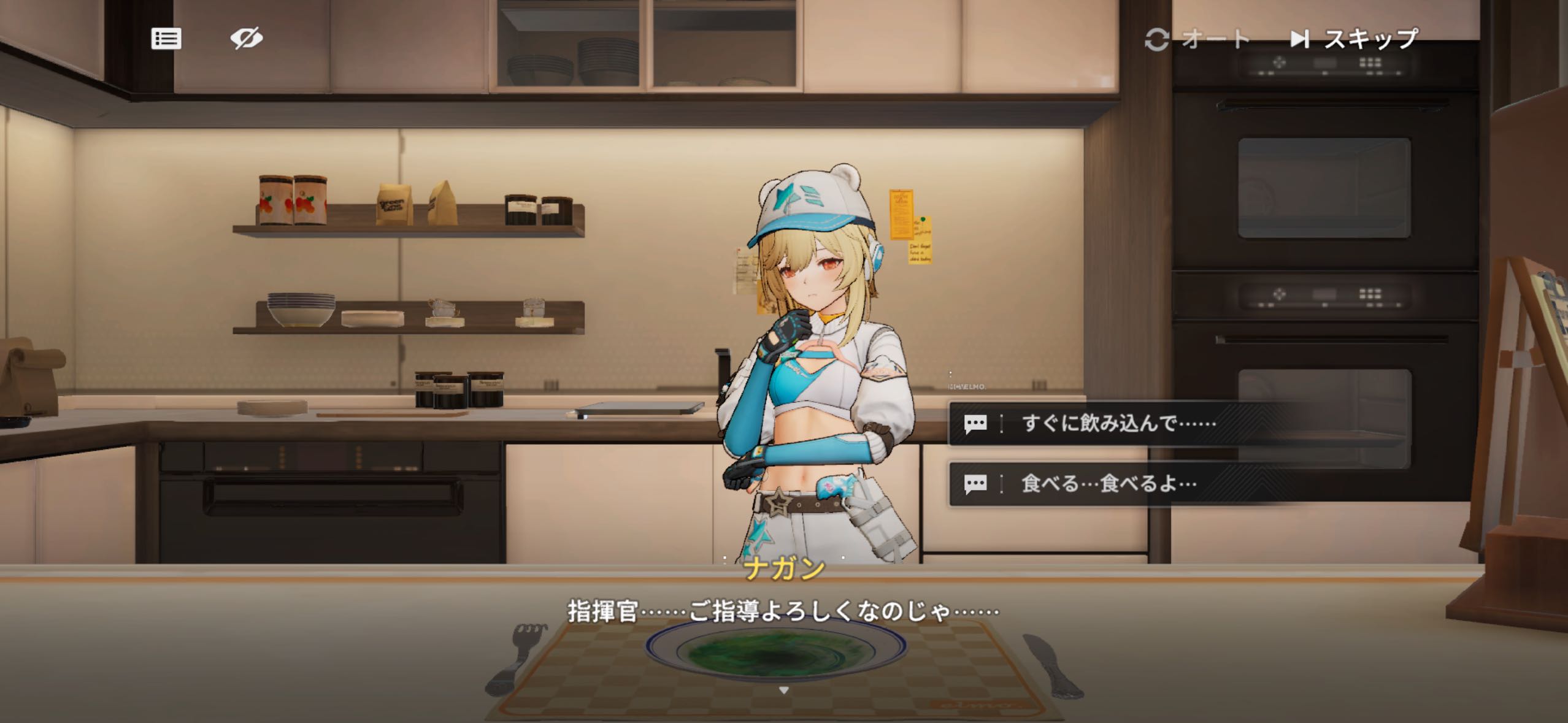Screen dimensions: 1568x723
Task: Advance dialogue with the small down arrow
Action: [x=783, y=690]
